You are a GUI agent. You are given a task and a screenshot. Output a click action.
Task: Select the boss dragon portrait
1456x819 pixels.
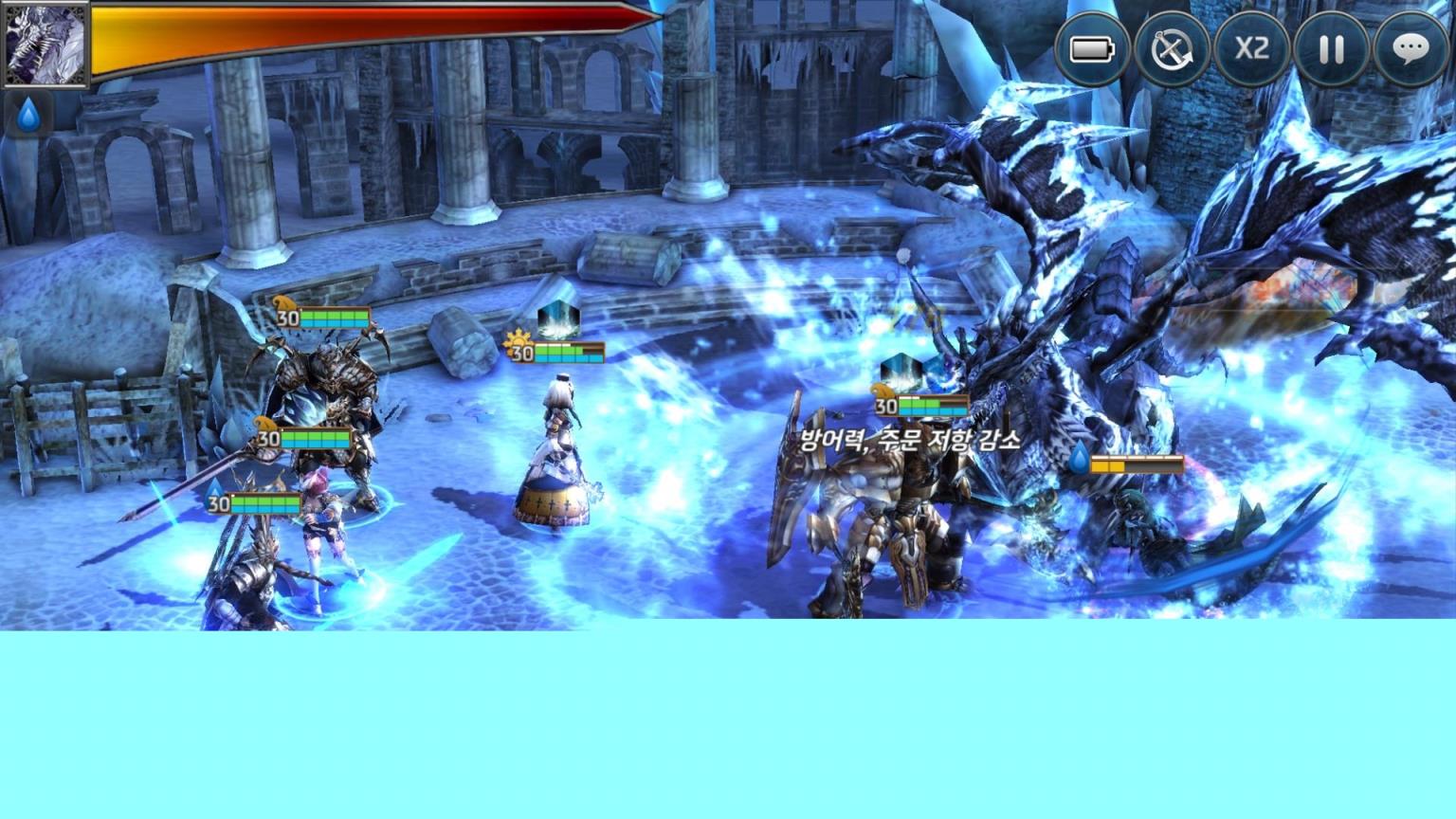(45, 45)
